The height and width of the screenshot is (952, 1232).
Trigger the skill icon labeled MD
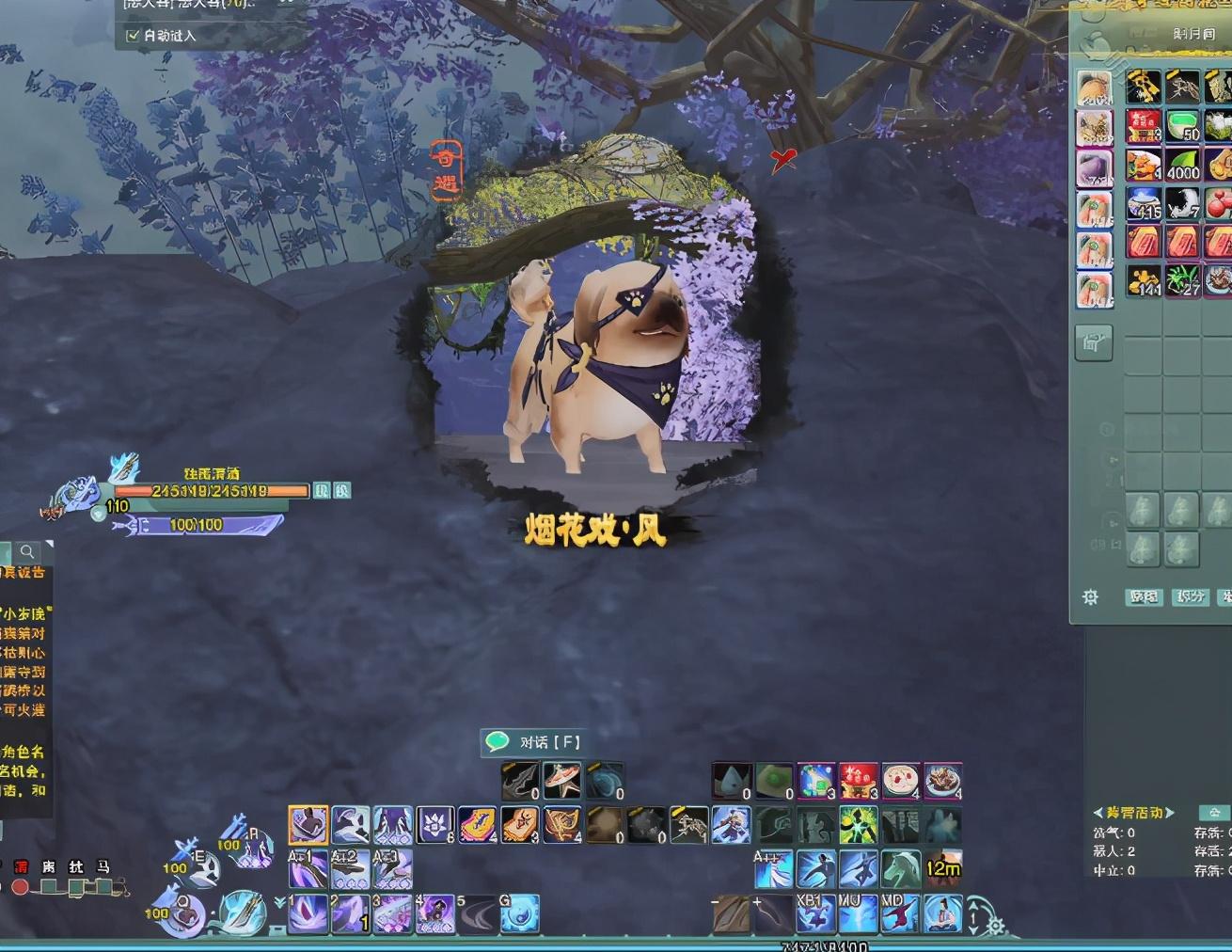pos(900,912)
